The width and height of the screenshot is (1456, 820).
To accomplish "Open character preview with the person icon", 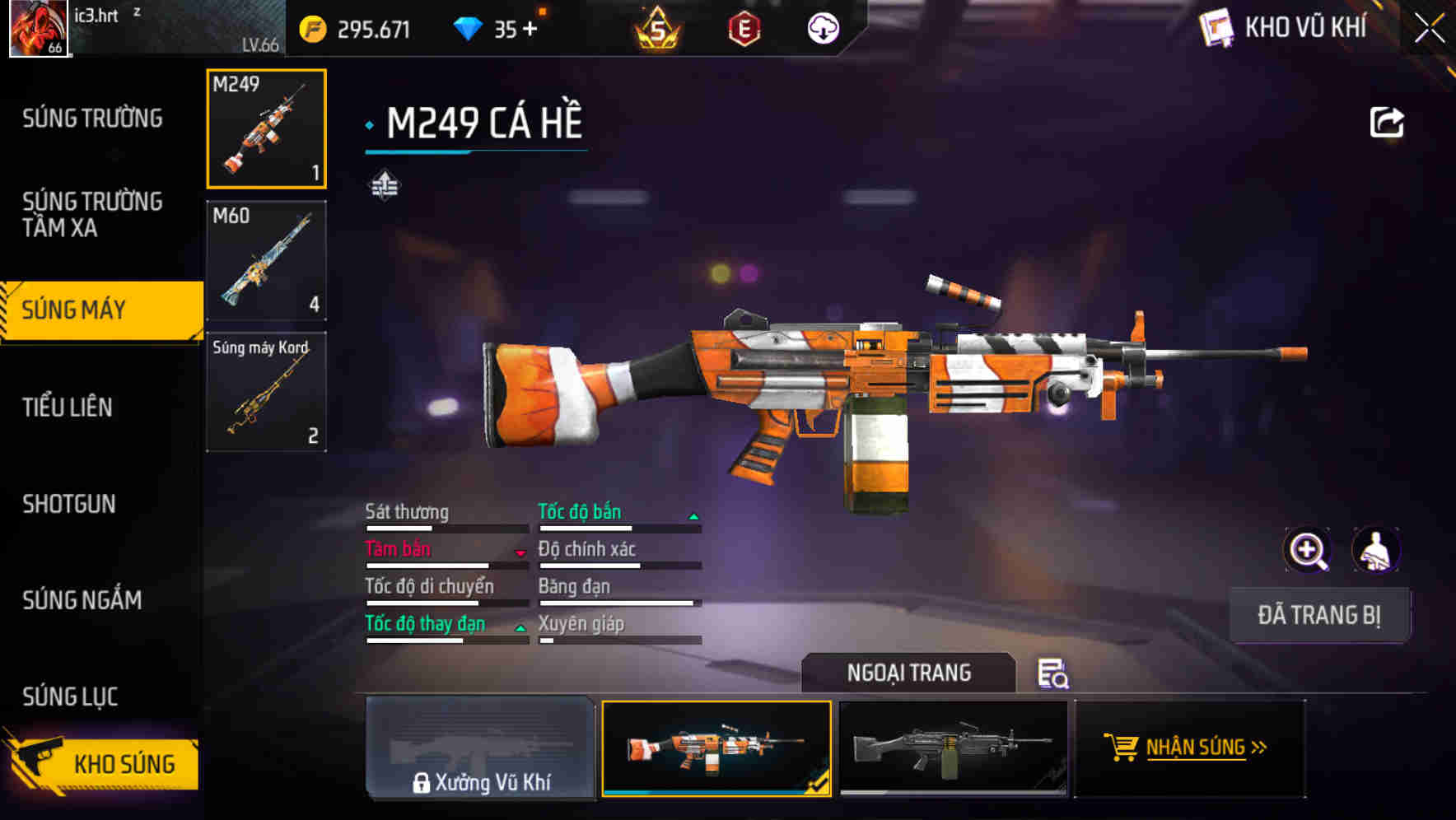I will coord(1377,549).
